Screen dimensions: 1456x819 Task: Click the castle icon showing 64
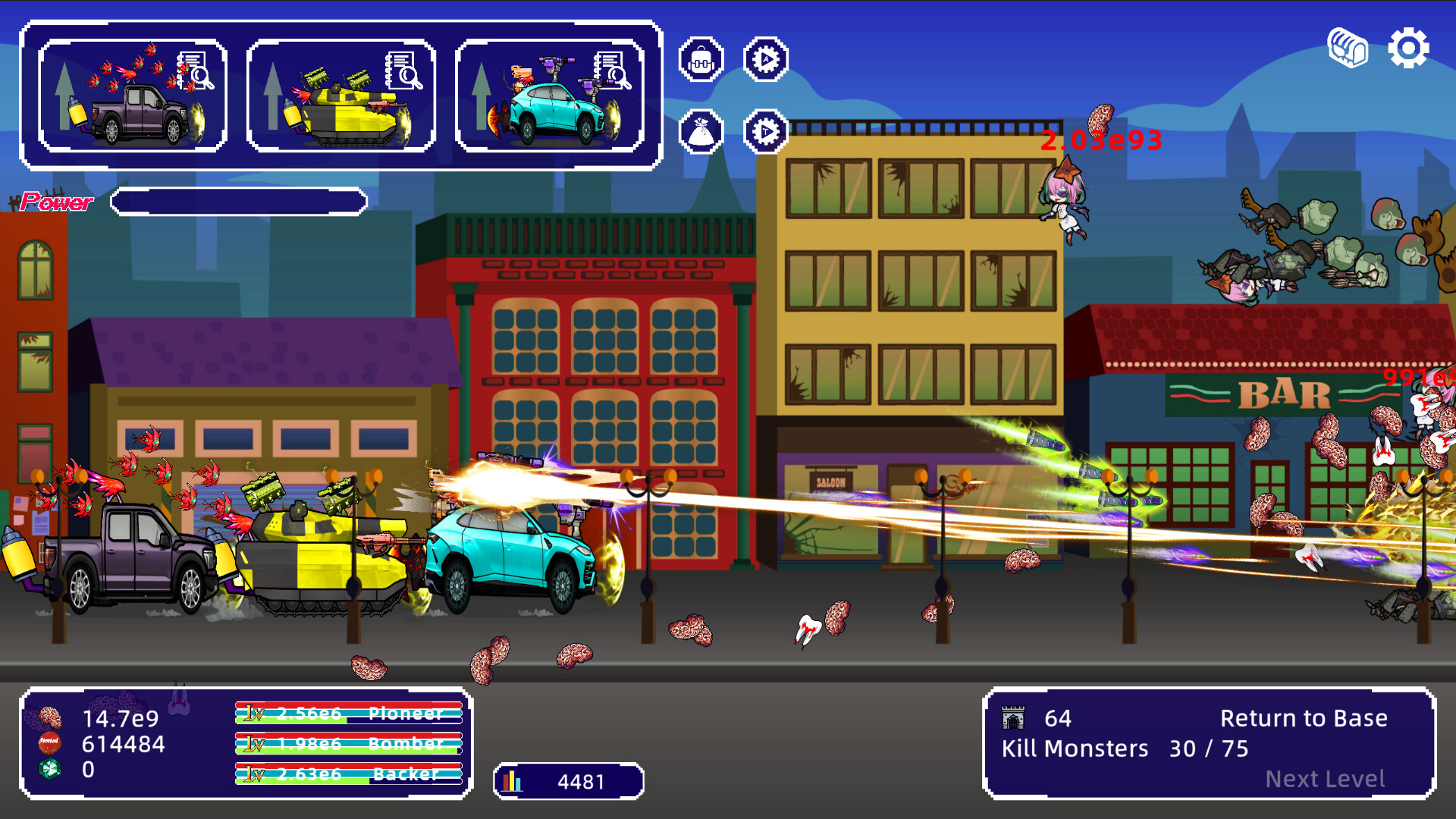pyautogui.click(x=1015, y=717)
